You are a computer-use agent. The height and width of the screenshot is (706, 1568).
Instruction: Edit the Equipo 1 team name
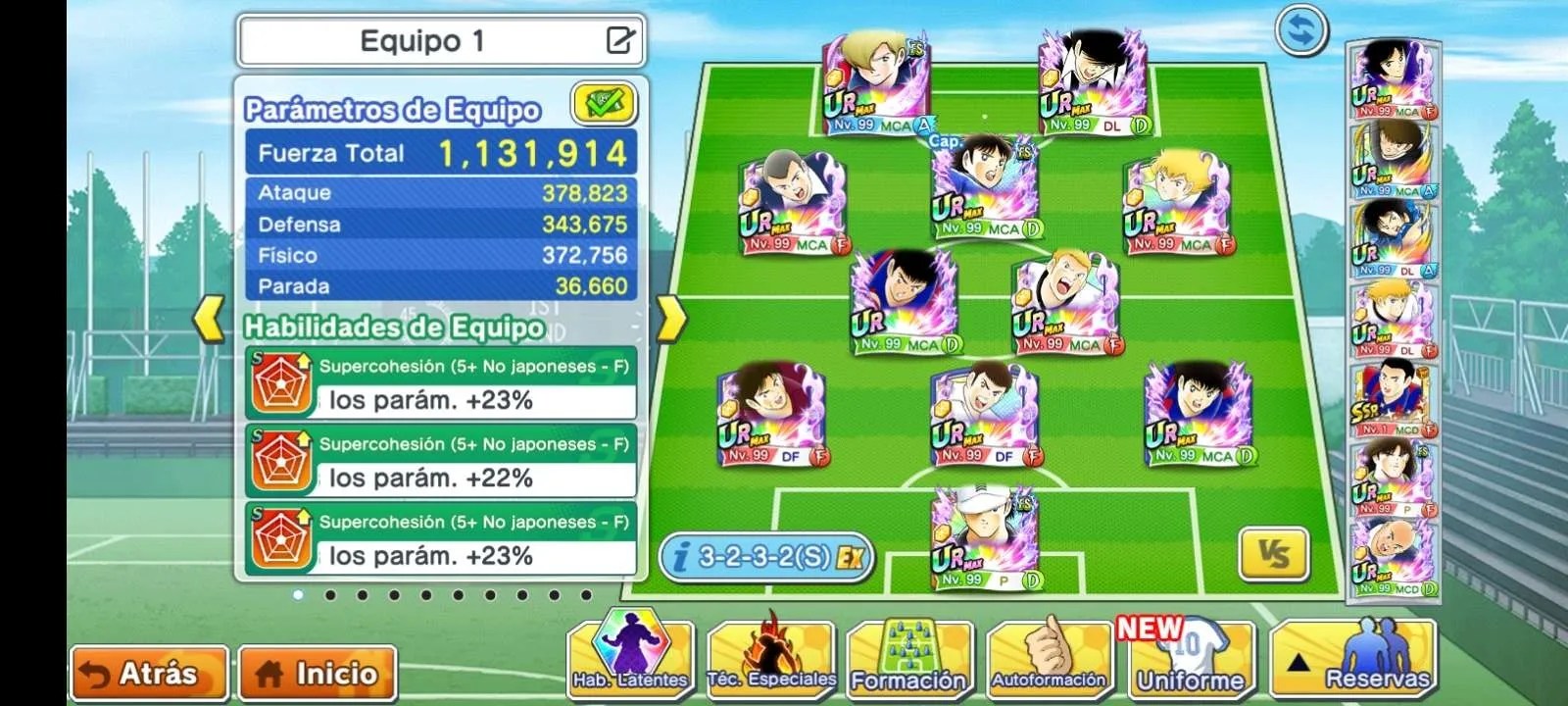click(x=620, y=40)
